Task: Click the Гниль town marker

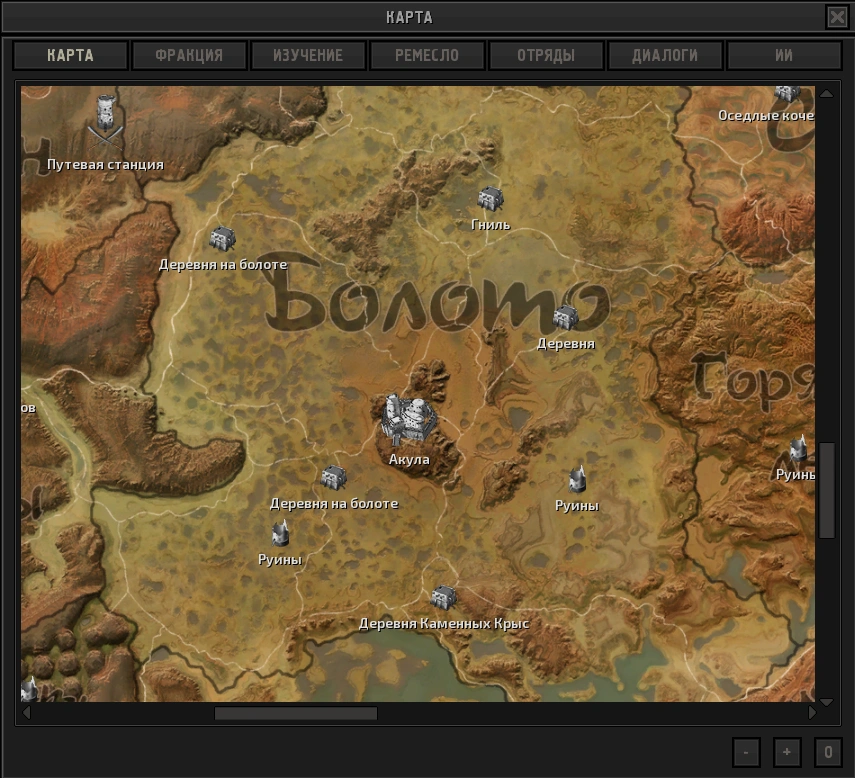Action: (x=489, y=200)
